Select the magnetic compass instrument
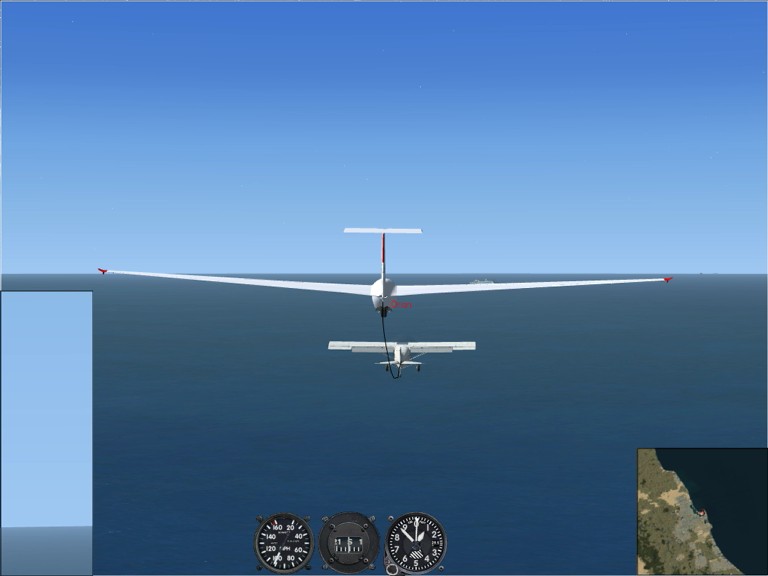Viewport: 768px width, 576px height. tap(349, 542)
